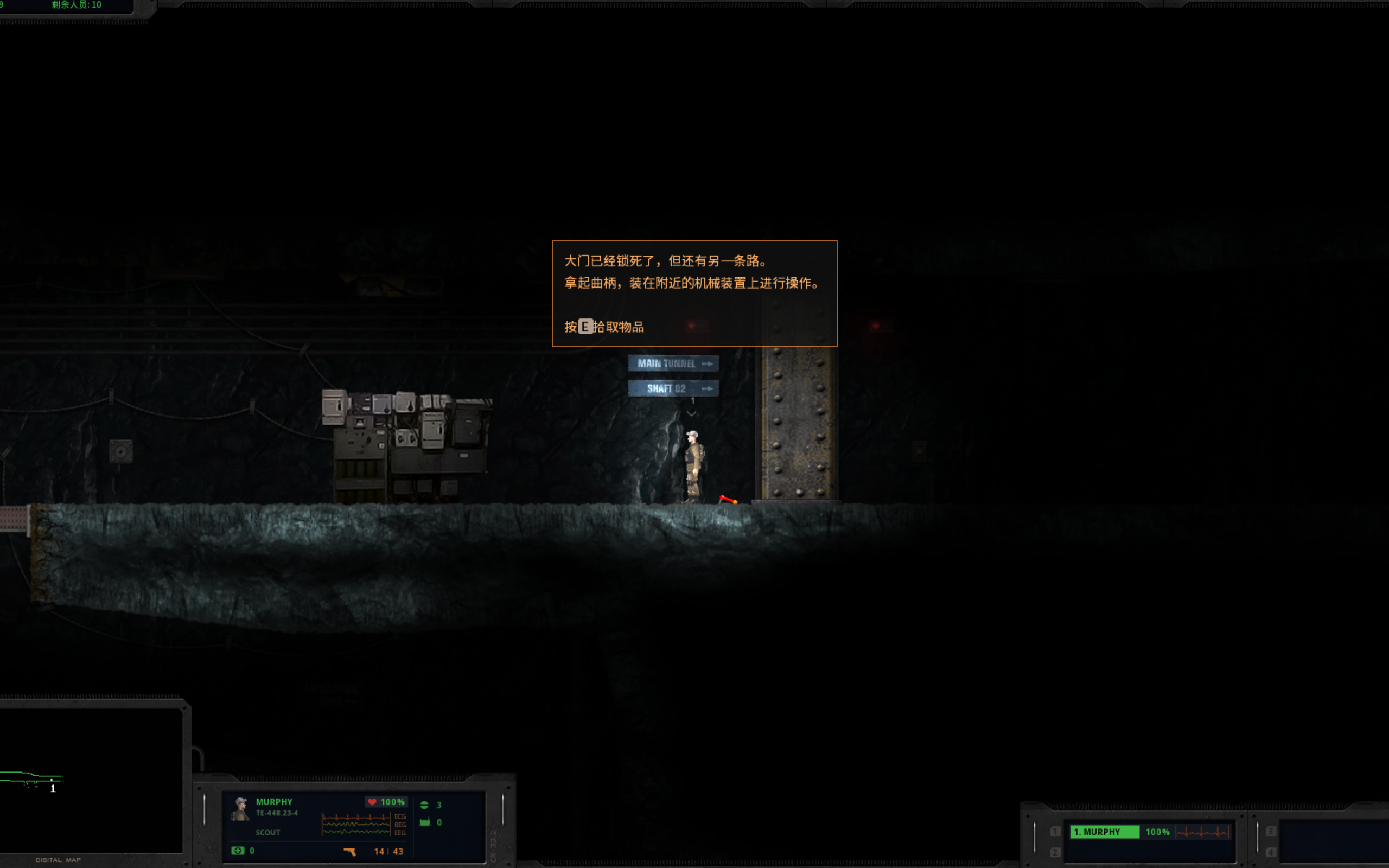
Task: Click the SHAFT 02 signpost
Action: 673,388
